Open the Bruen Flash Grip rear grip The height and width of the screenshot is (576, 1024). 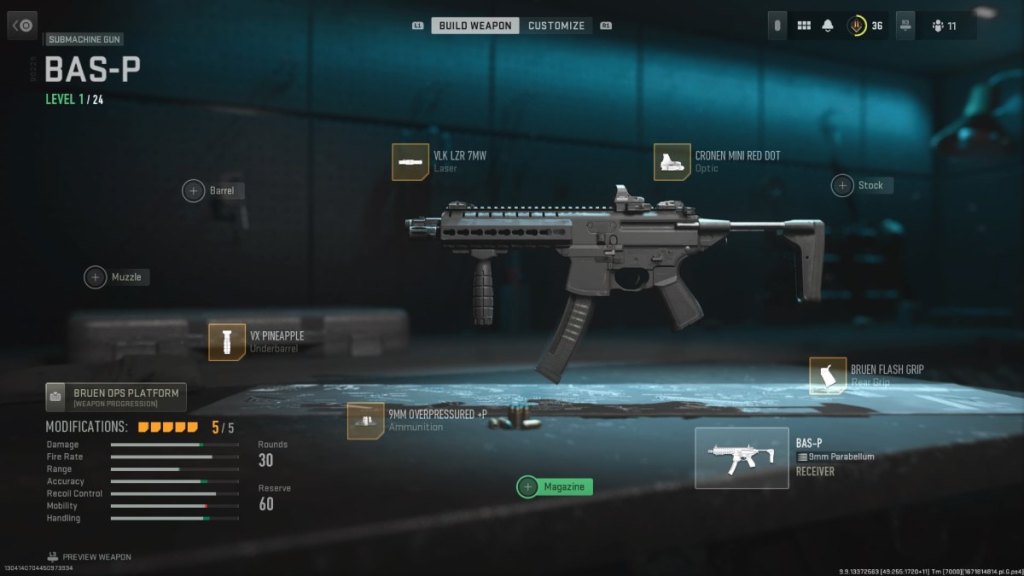[x=828, y=376]
